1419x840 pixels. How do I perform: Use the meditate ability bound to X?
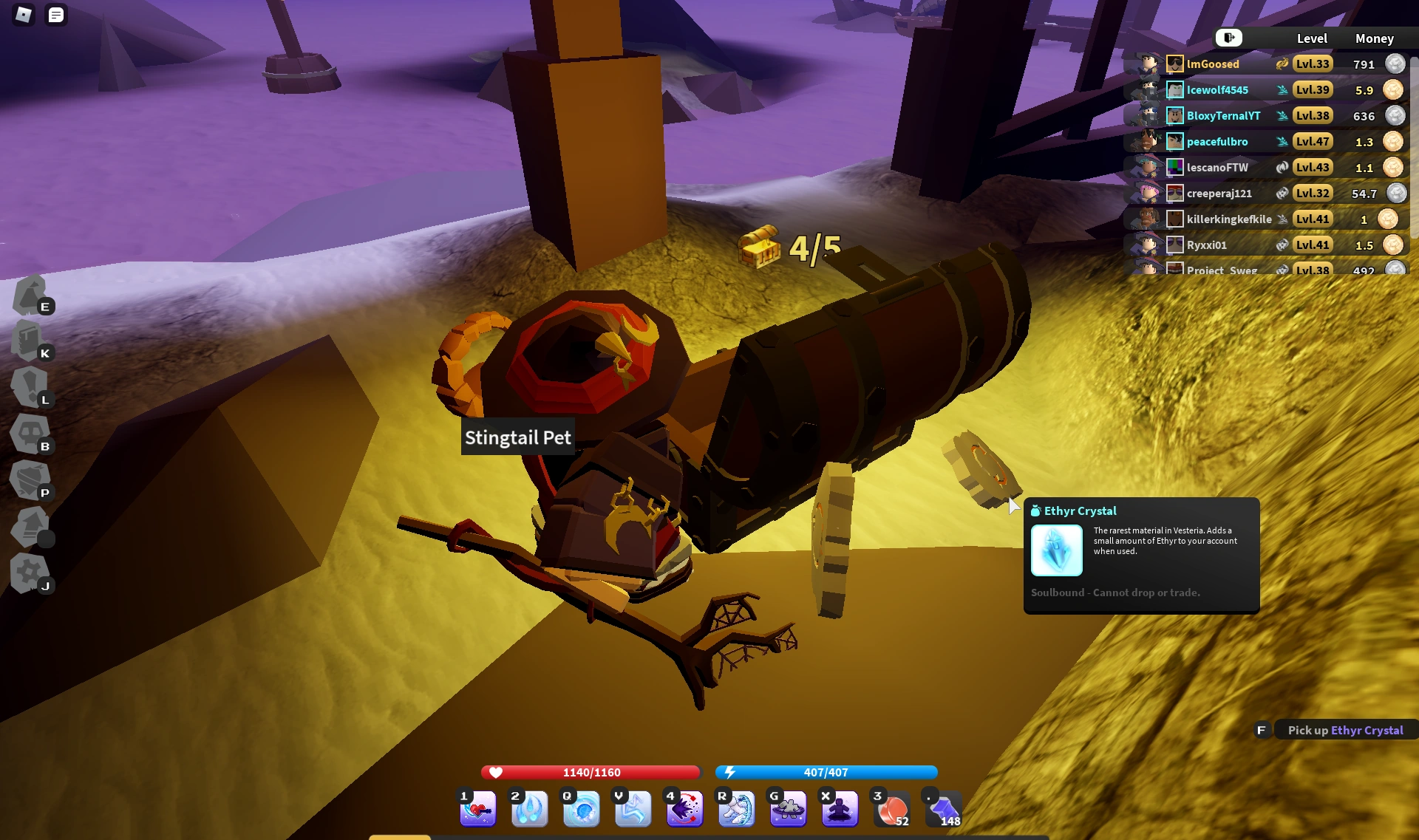pyautogui.click(x=840, y=809)
